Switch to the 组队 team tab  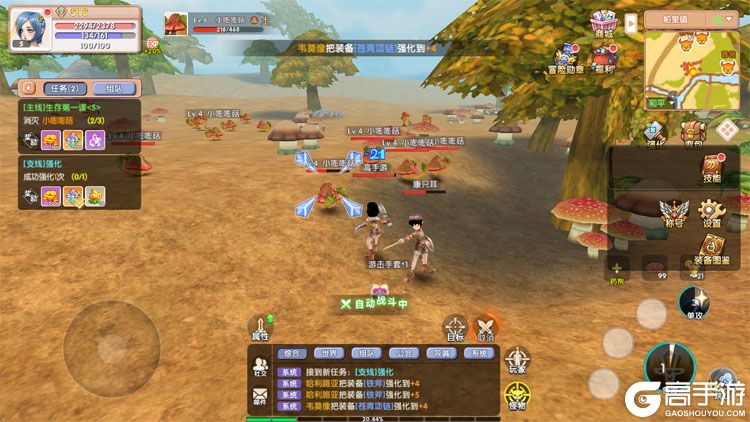(114, 88)
